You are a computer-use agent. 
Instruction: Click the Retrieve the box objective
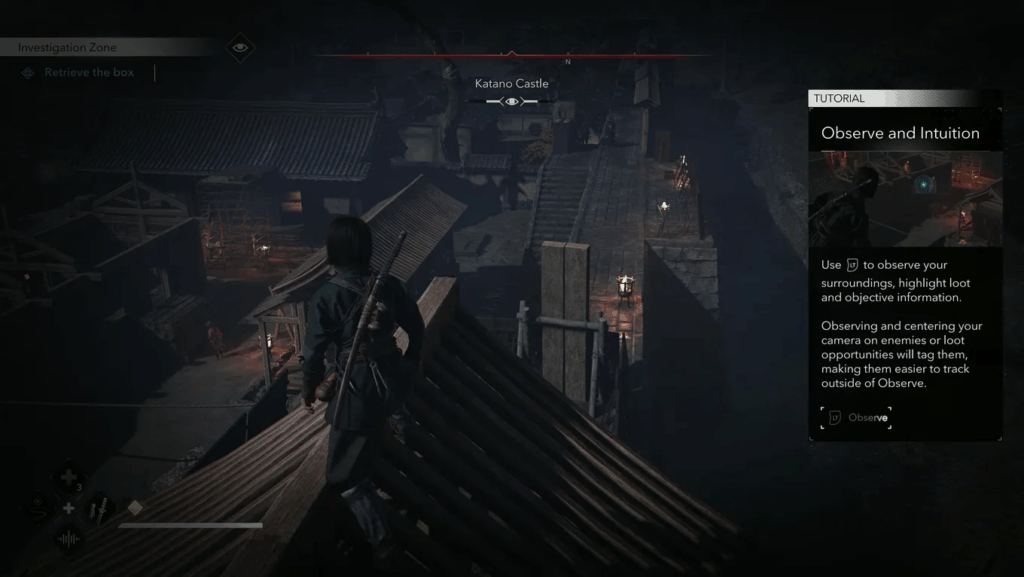(90, 73)
